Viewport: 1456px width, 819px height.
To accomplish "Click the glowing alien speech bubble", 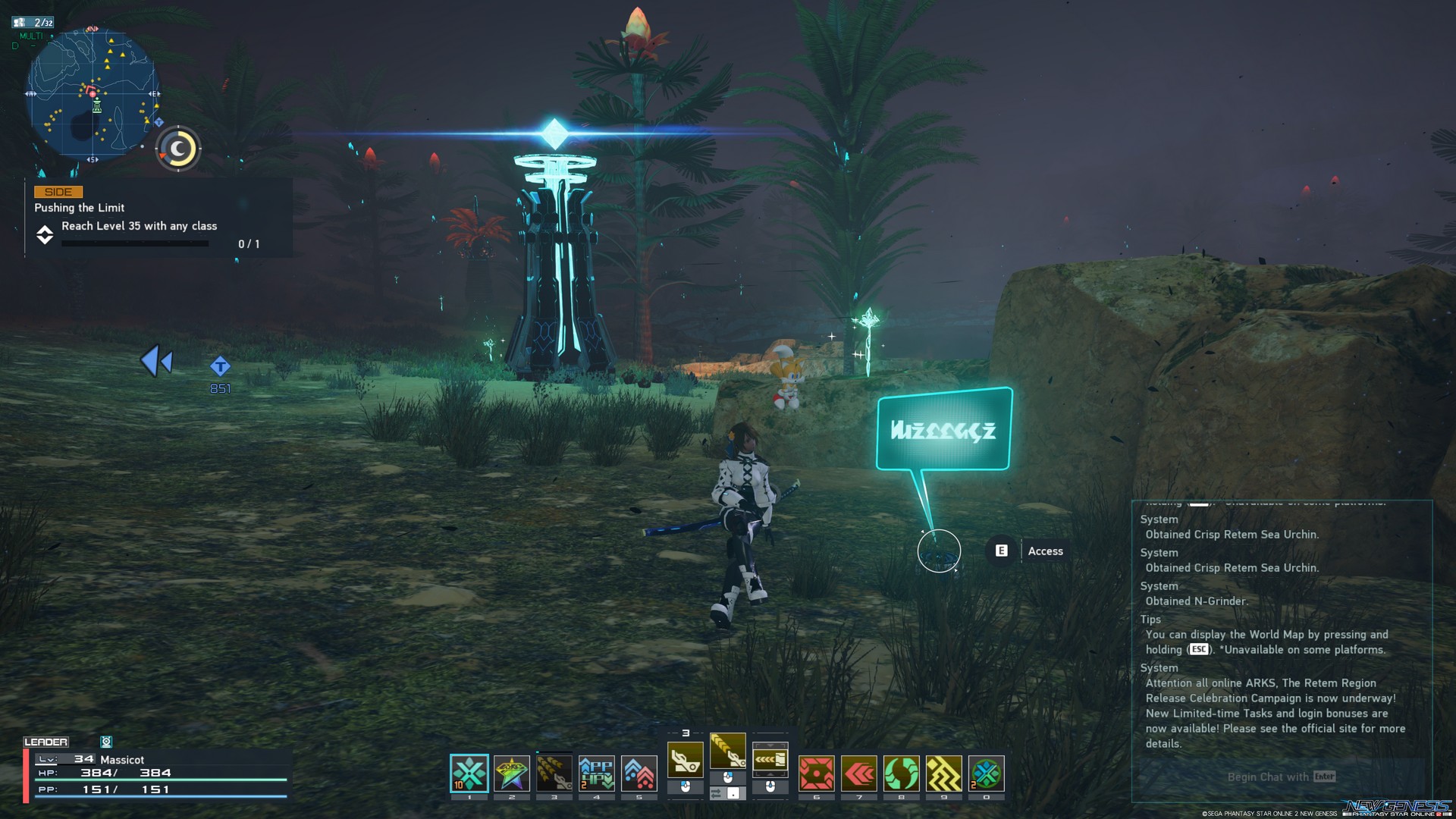I will coord(943,431).
